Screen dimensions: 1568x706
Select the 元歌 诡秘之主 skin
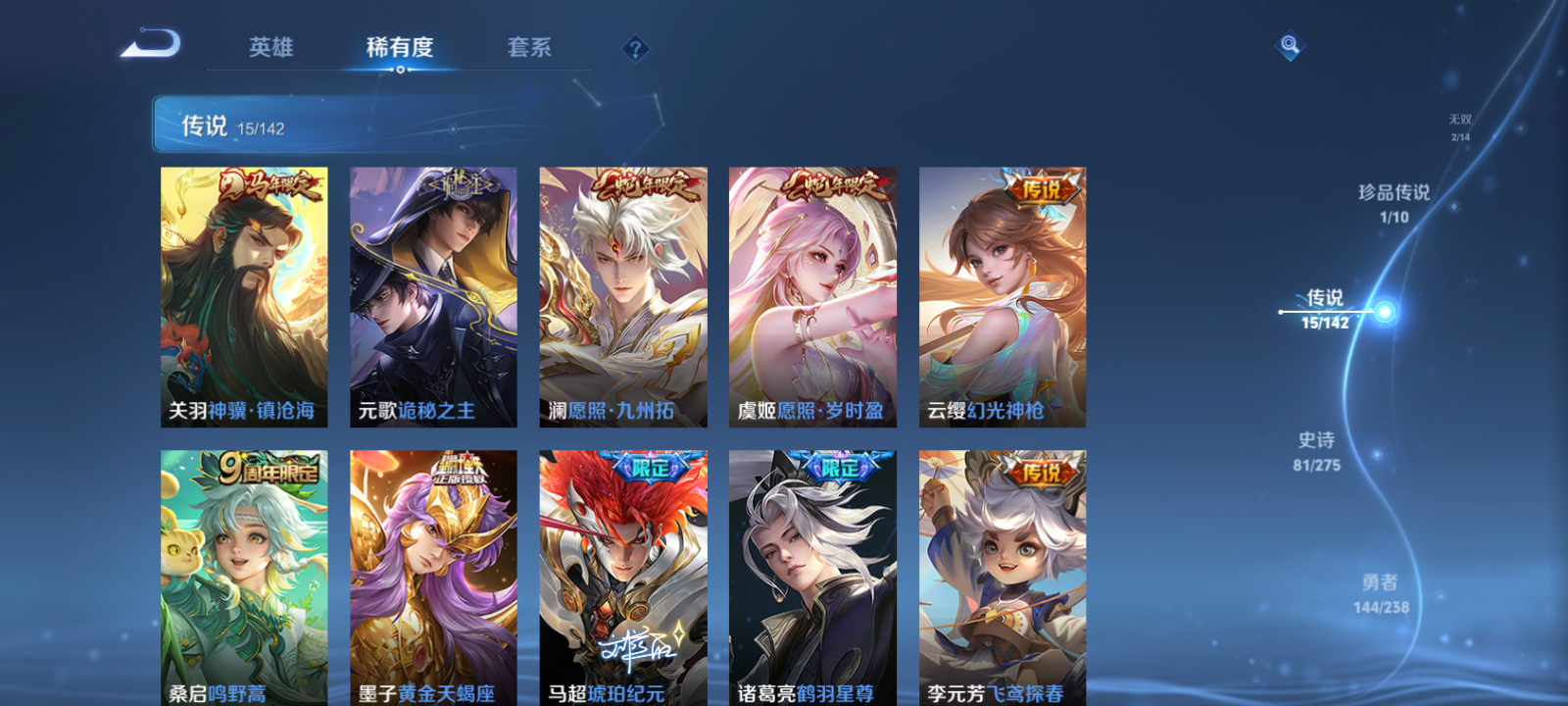click(432, 294)
